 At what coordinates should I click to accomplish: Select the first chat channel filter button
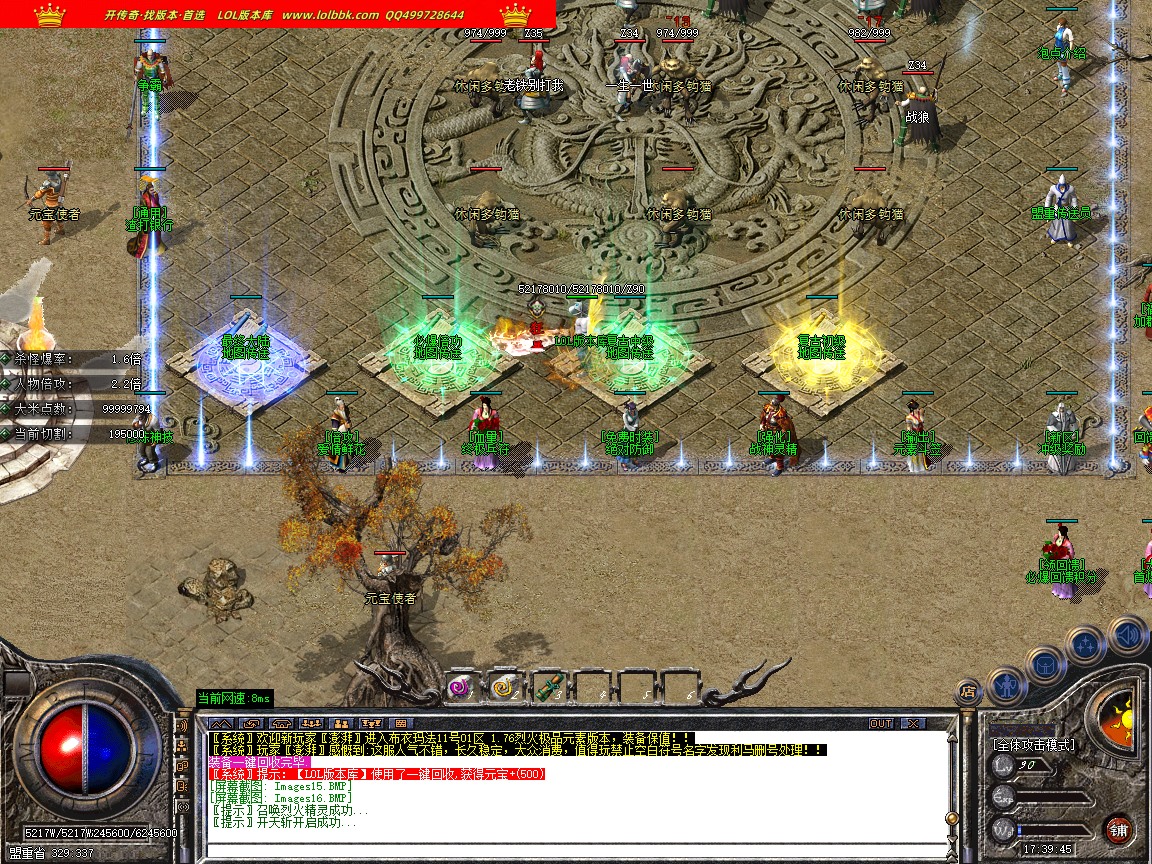click(x=221, y=723)
